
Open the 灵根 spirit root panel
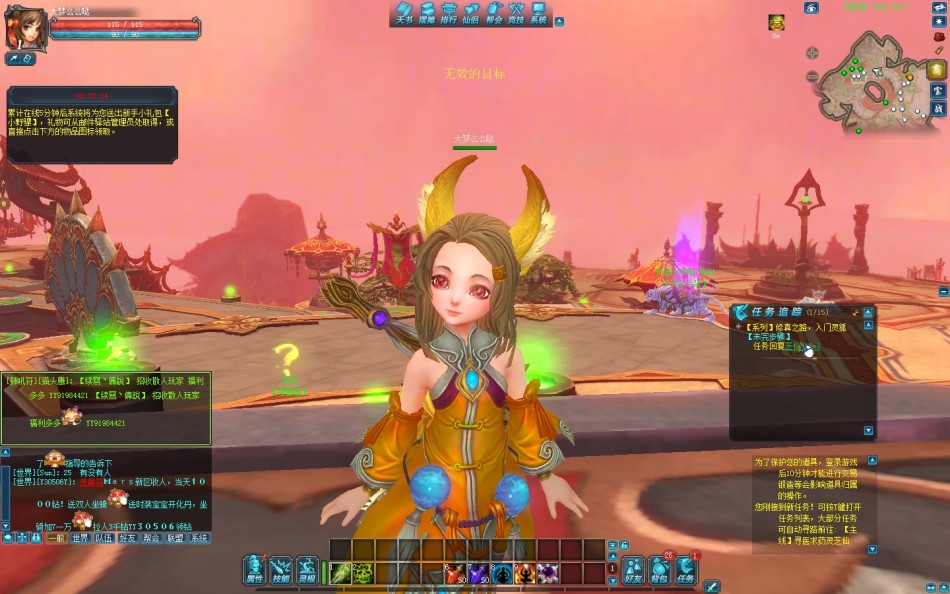tap(308, 570)
